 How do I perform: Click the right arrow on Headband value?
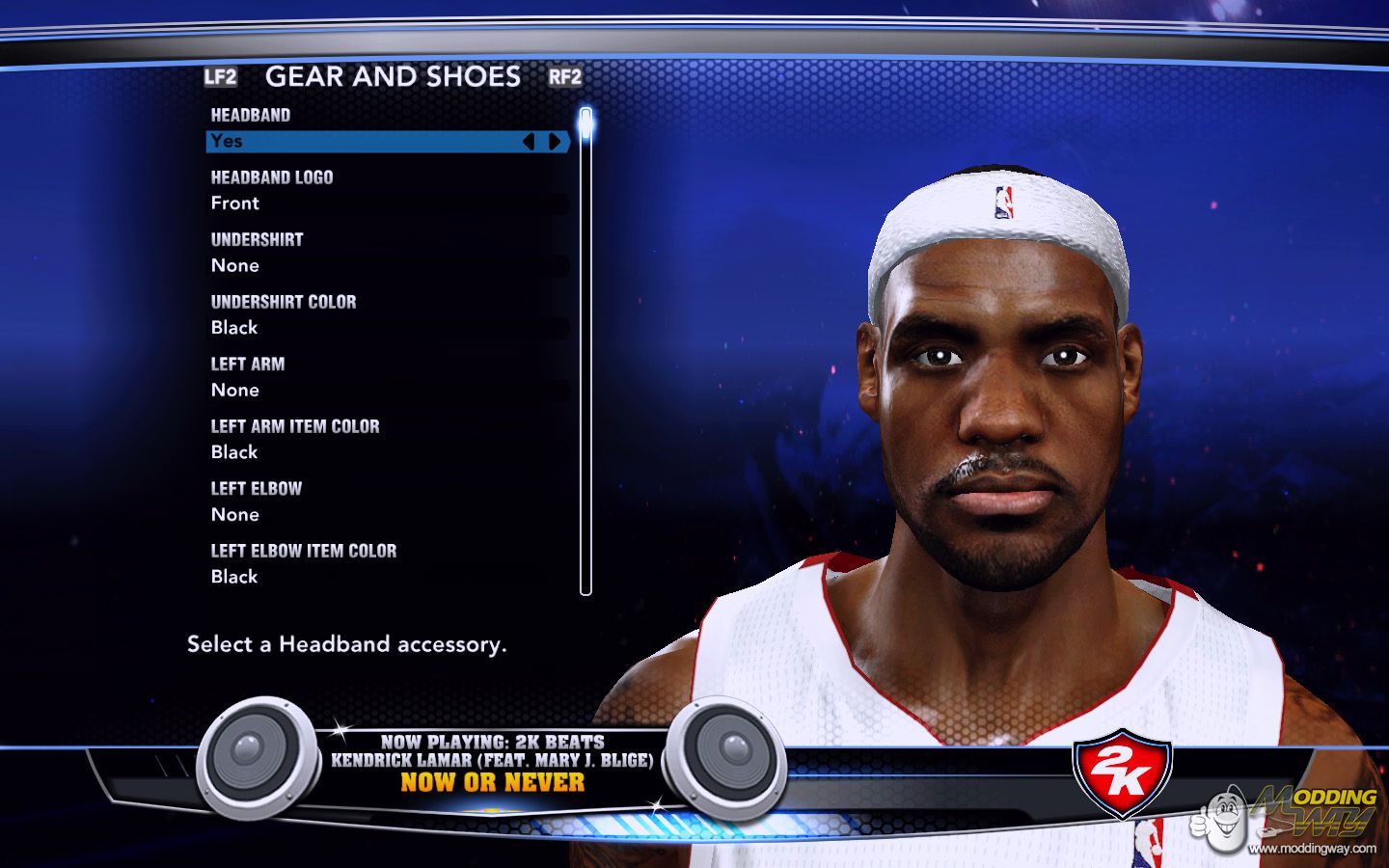pyautogui.click(x=555, y=142)
